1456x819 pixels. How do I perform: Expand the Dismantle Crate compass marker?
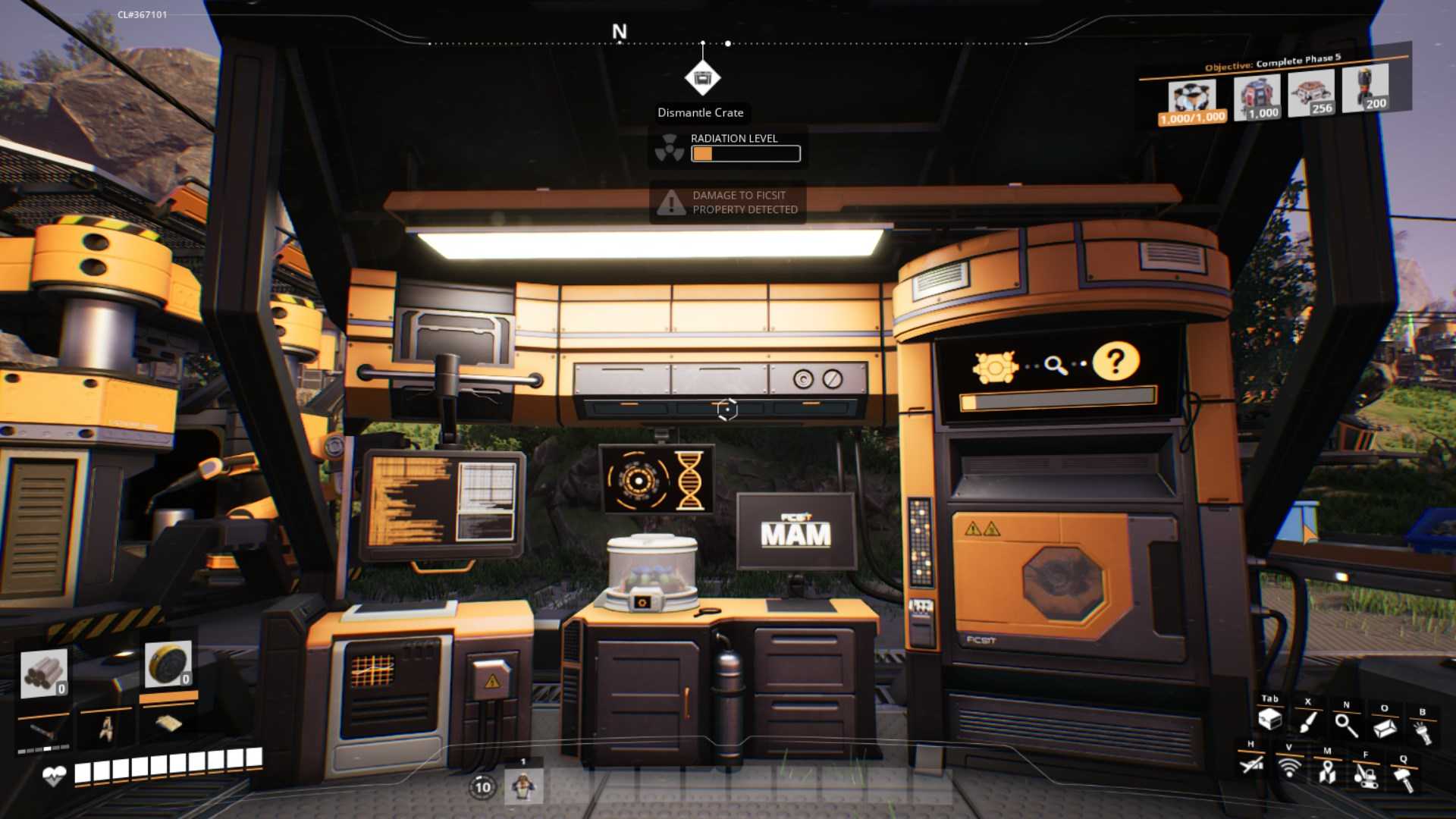[x=704, y=78]
